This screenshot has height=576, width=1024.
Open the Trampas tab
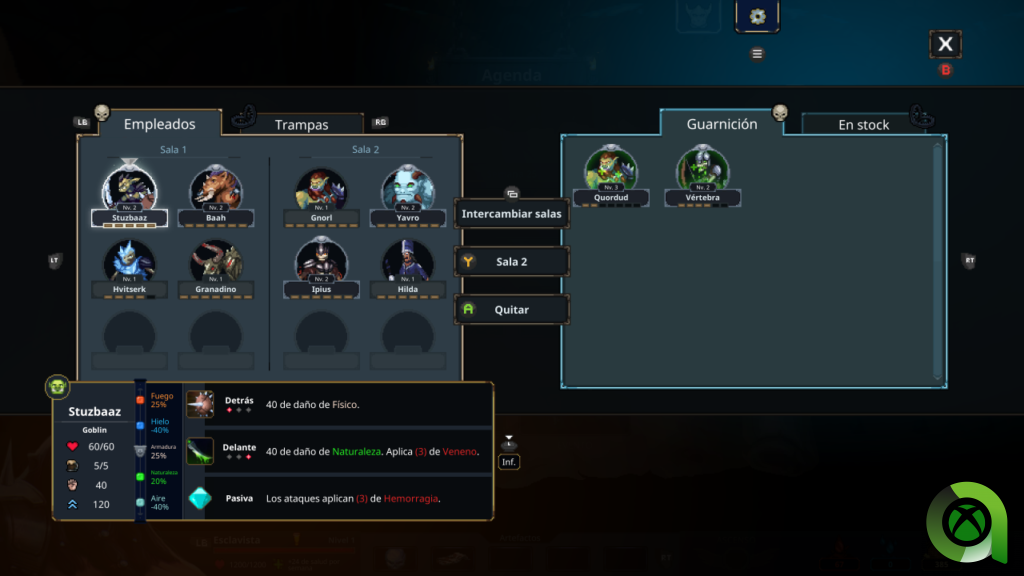(301, 125)
